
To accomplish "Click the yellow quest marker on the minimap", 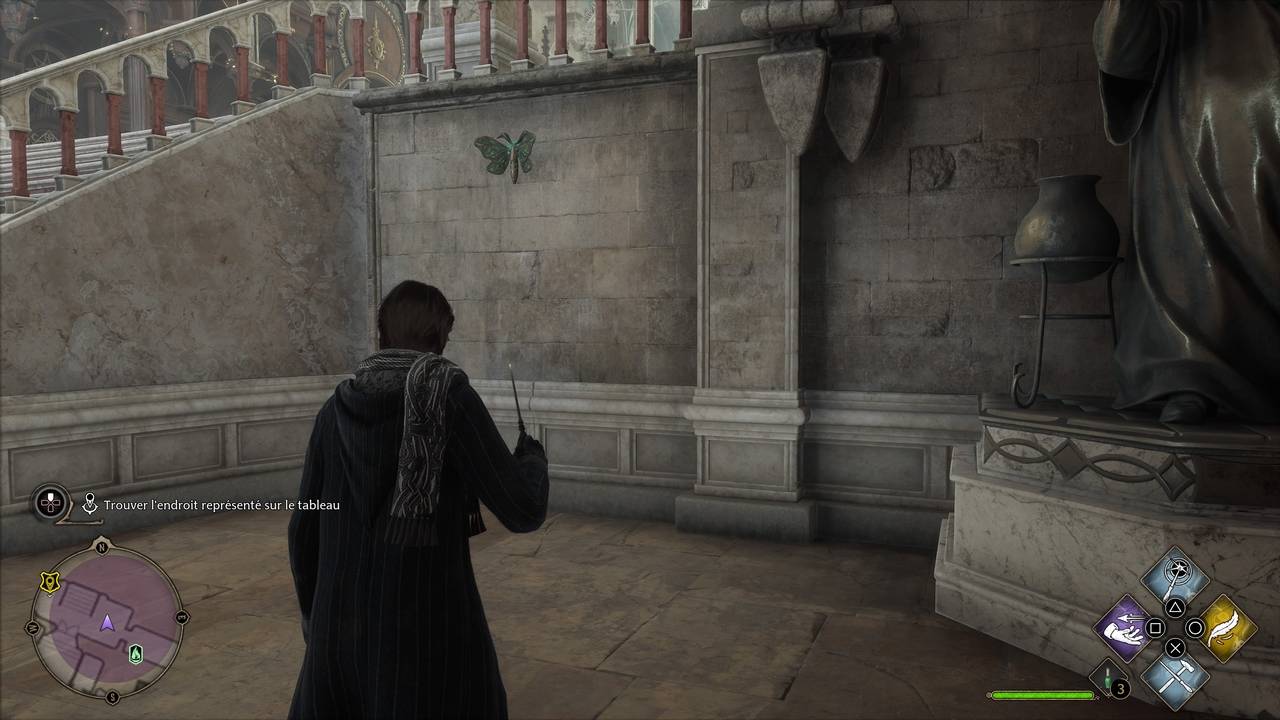I will pos(47,582).
